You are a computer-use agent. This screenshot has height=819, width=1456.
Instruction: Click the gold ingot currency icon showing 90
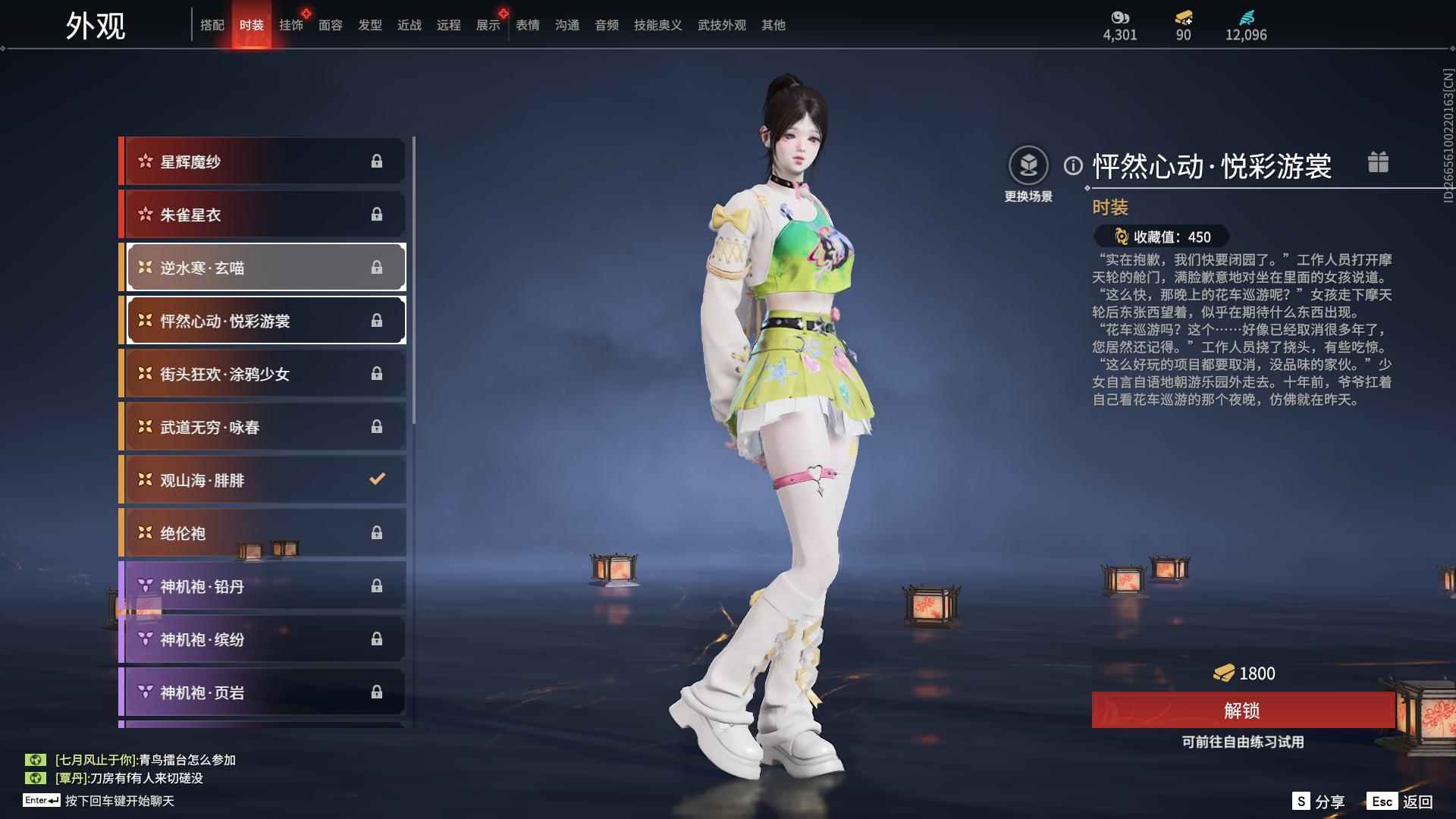[1181, 17]
